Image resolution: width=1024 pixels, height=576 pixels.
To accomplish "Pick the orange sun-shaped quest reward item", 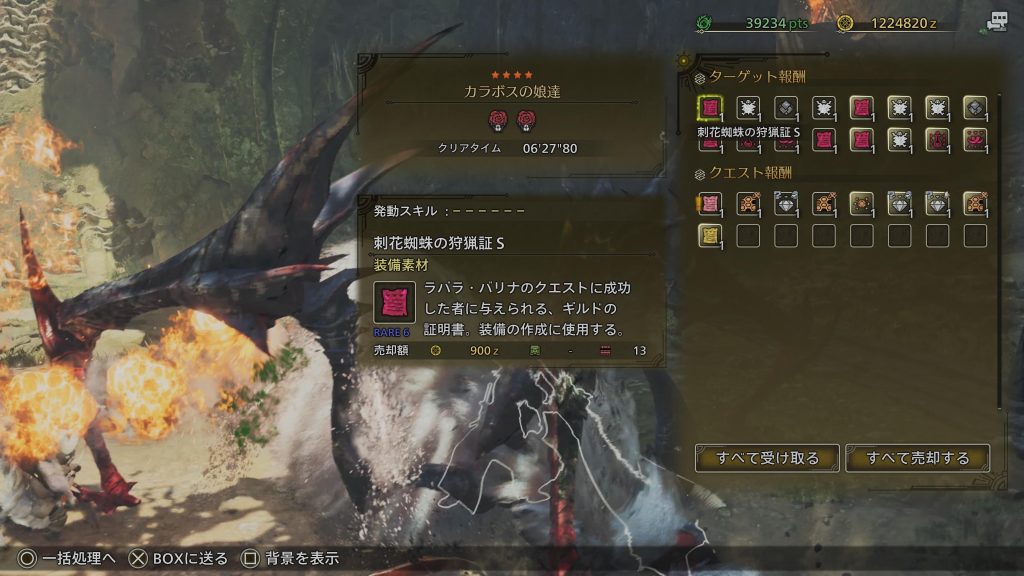I will pos(861,204).
